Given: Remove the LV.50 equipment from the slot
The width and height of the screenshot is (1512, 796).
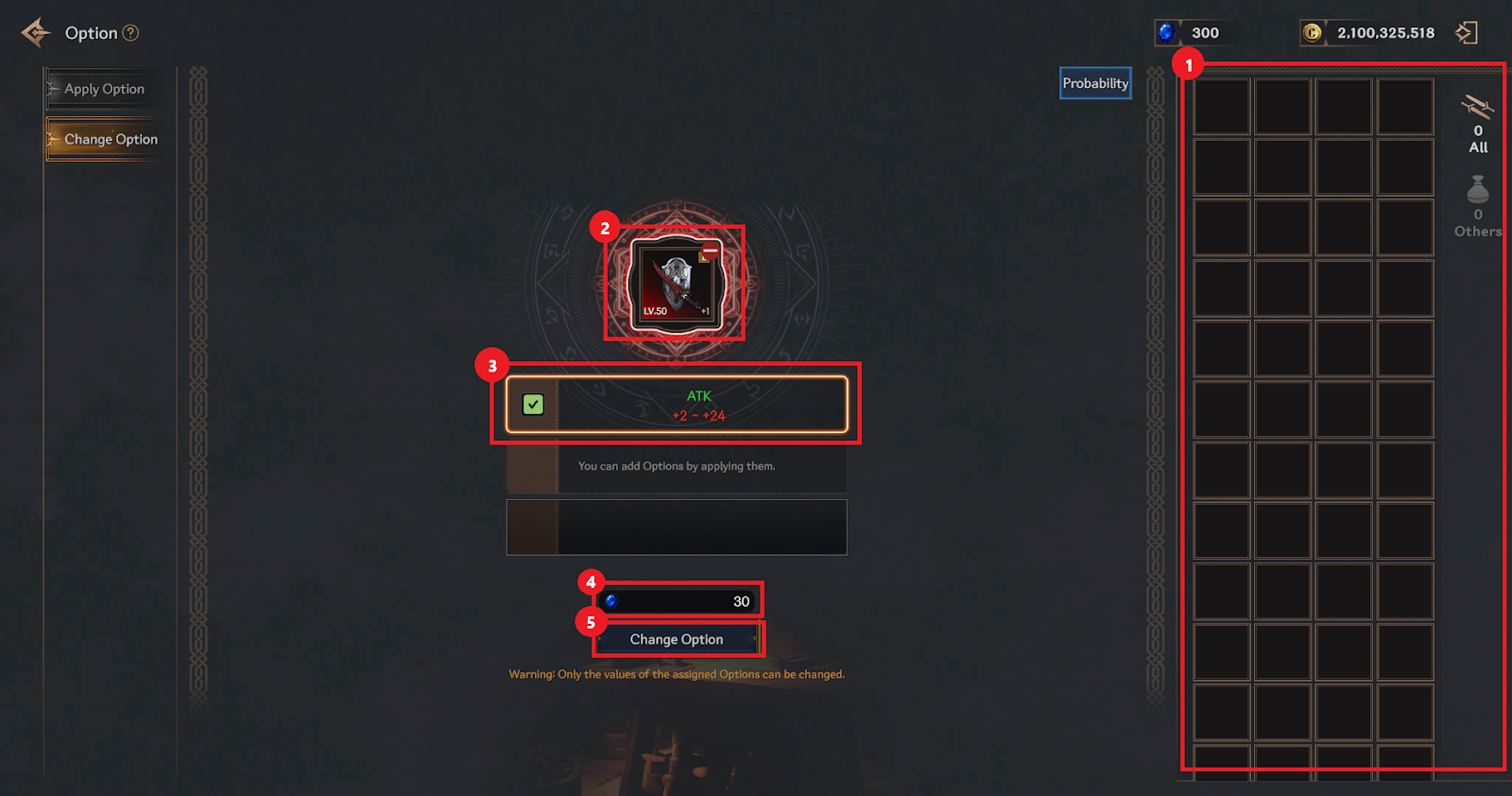Looking at the screenshot, I should pyautogui.click(x=710, y=251).
